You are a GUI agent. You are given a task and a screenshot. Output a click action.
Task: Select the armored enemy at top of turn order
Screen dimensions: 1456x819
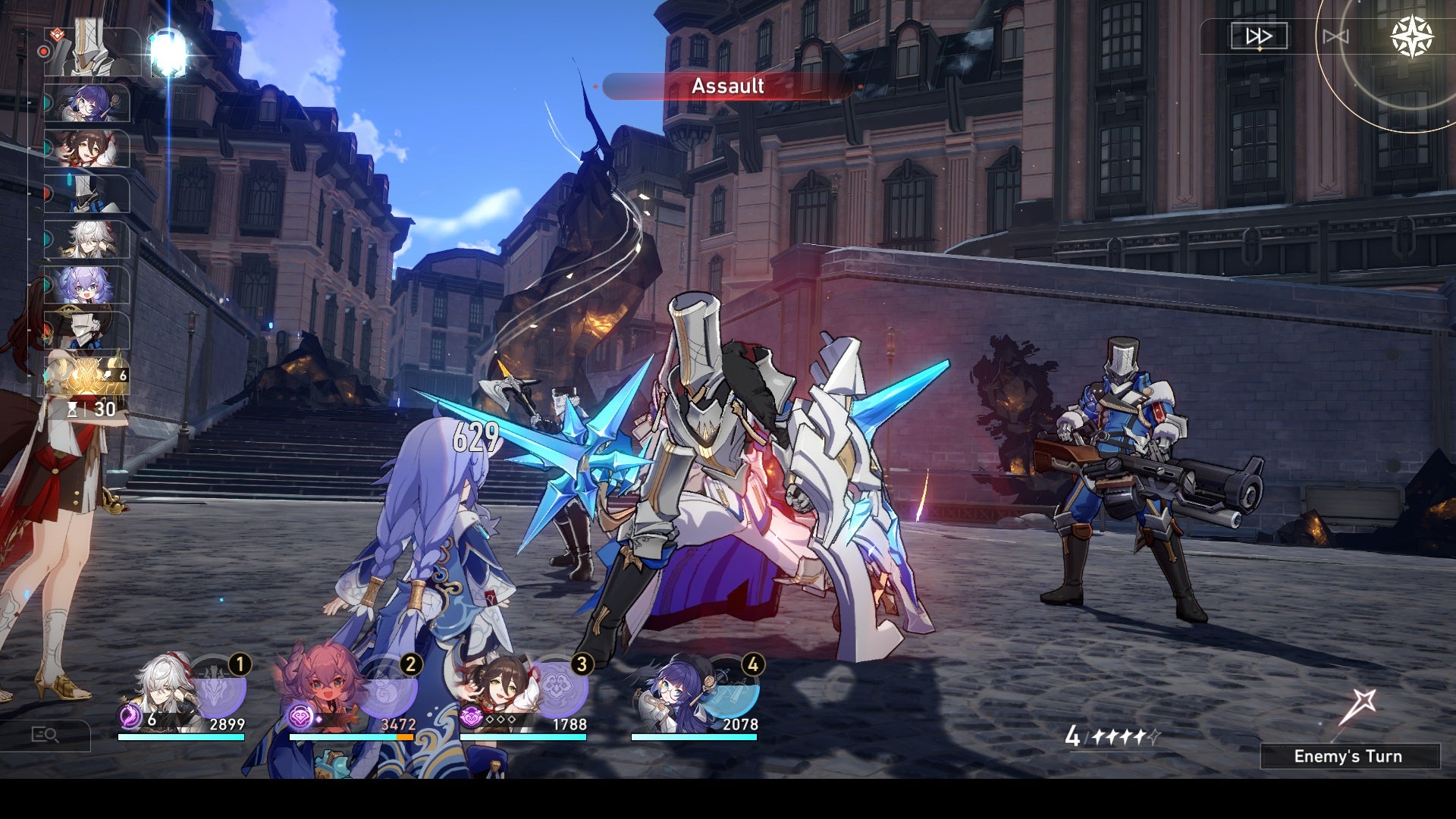tap(91, 49)
